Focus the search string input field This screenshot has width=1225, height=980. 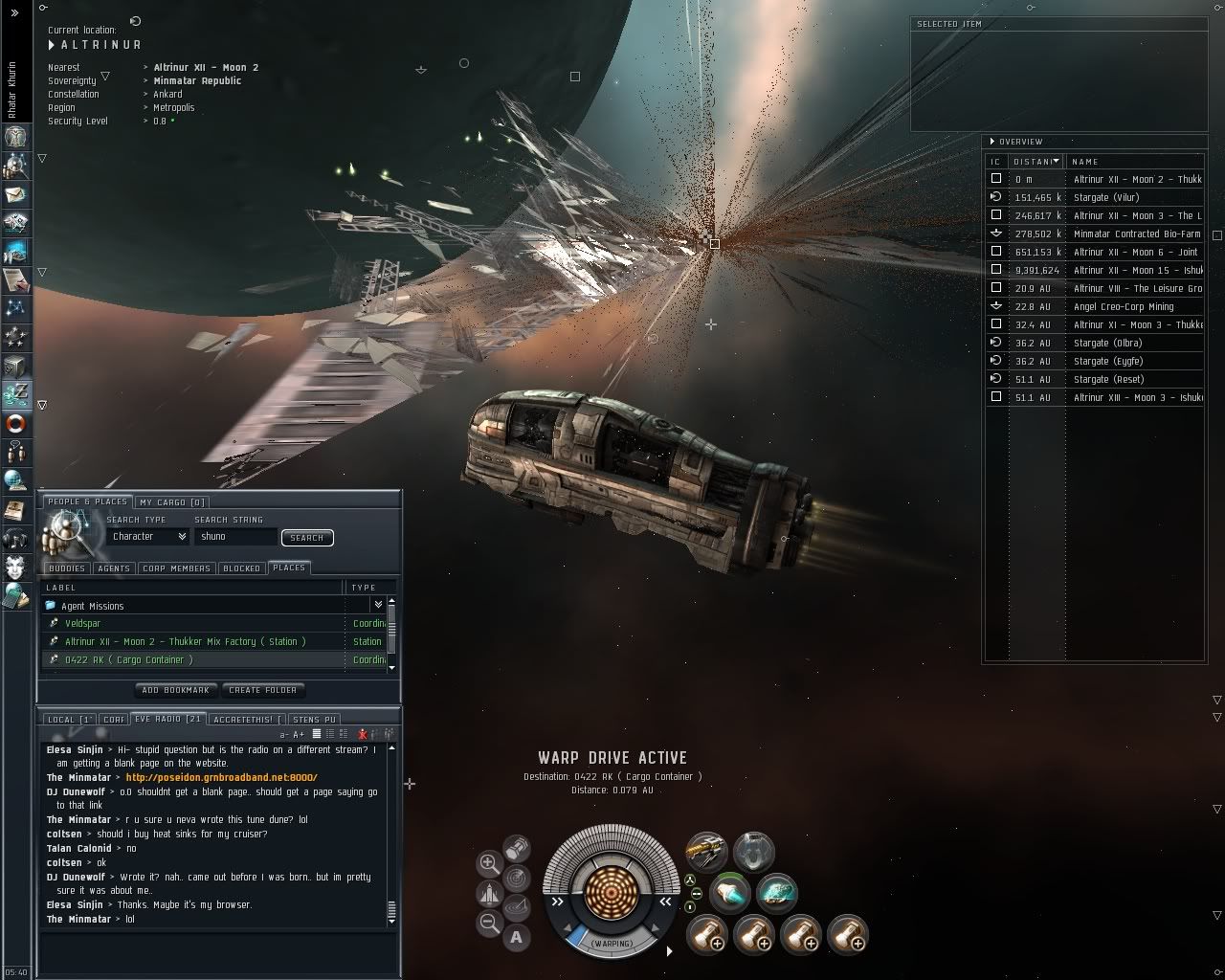tap(235, 537)
